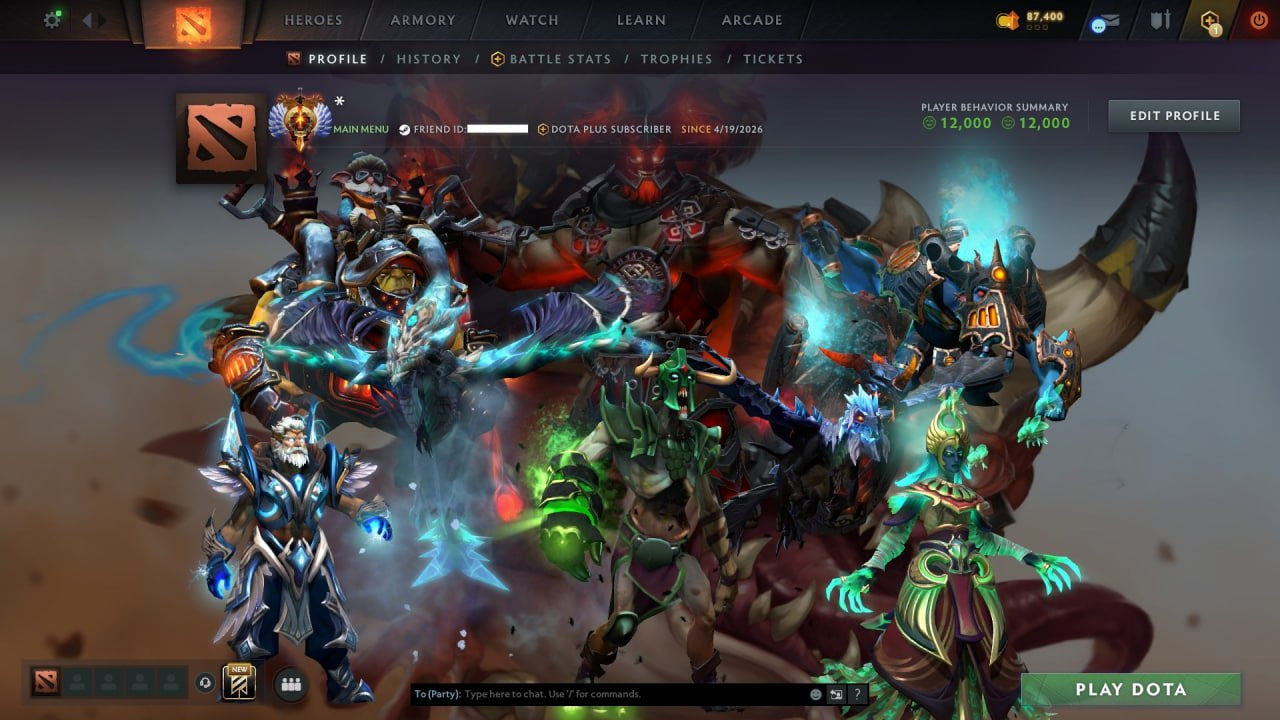Screen dimensions: 1280x720
Task: Open the TROPHIES tab
Action: click(676, 59)
